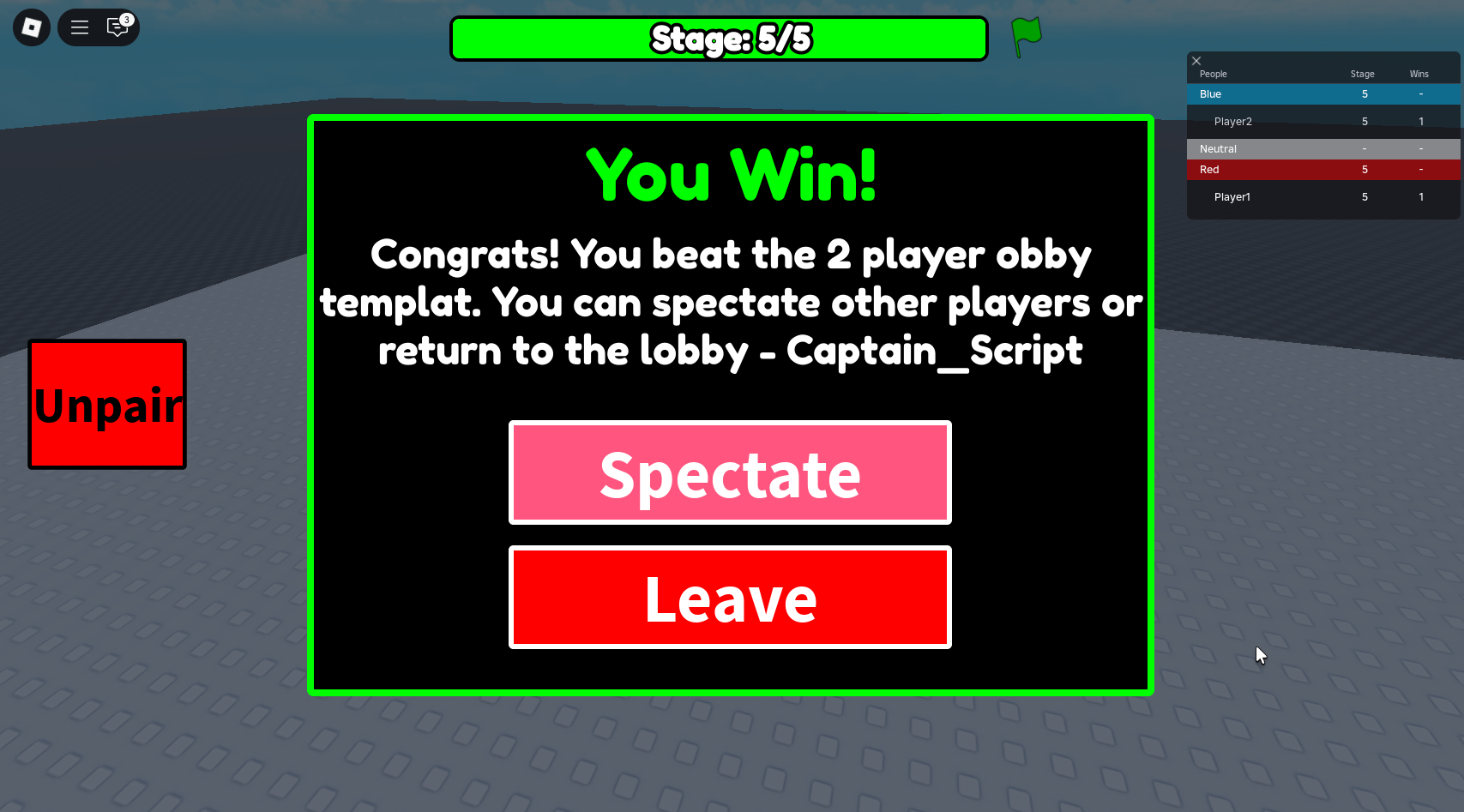Click the People column header

[x=1213, y=74]
